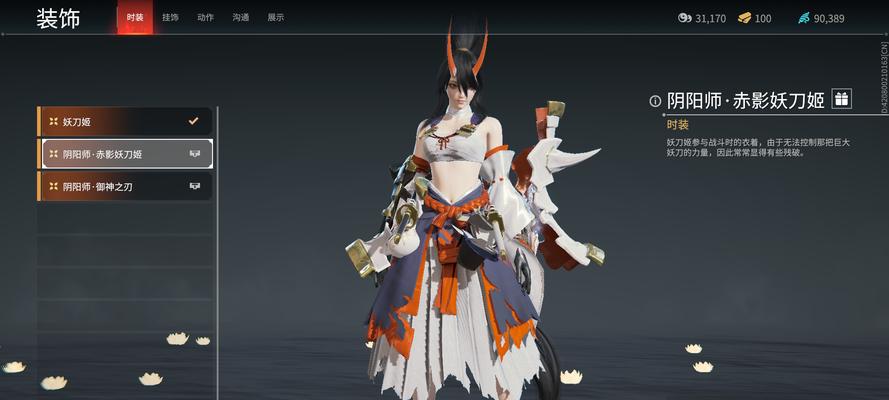
Task: Go to the 动作 tab
Action: point(205,18)
